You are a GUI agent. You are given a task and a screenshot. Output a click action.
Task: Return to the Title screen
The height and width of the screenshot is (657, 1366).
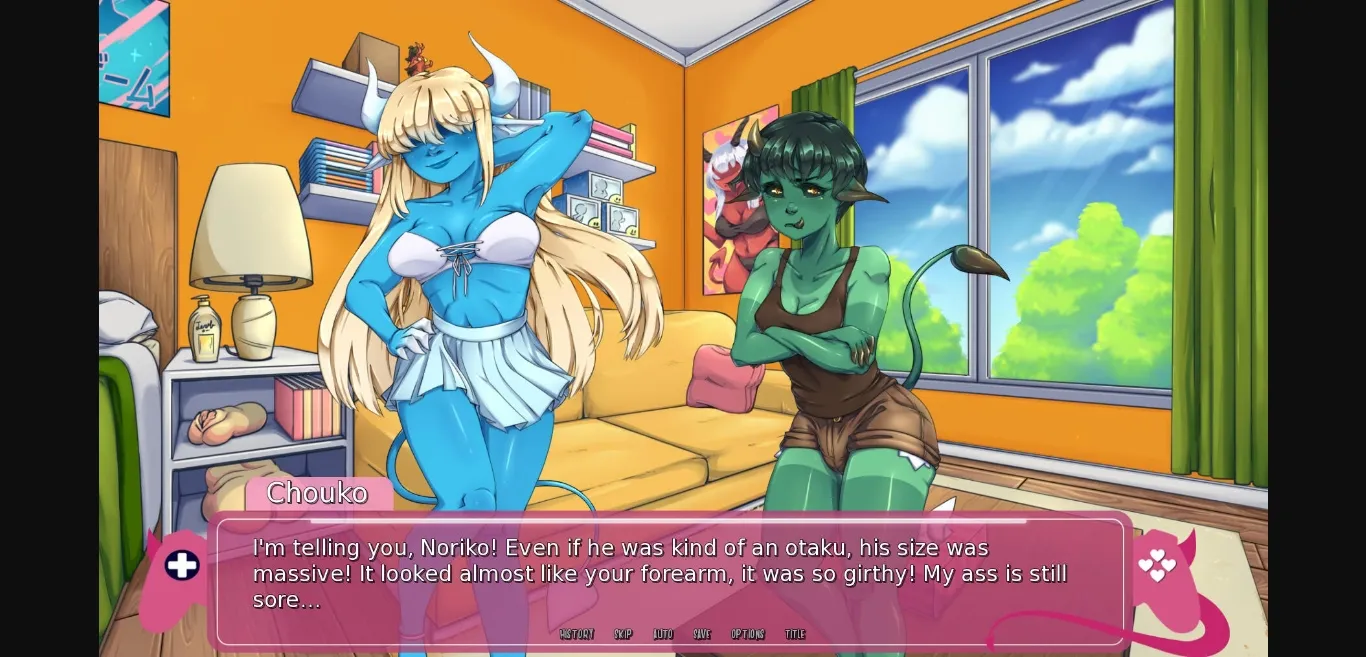(x=795, y=634)
